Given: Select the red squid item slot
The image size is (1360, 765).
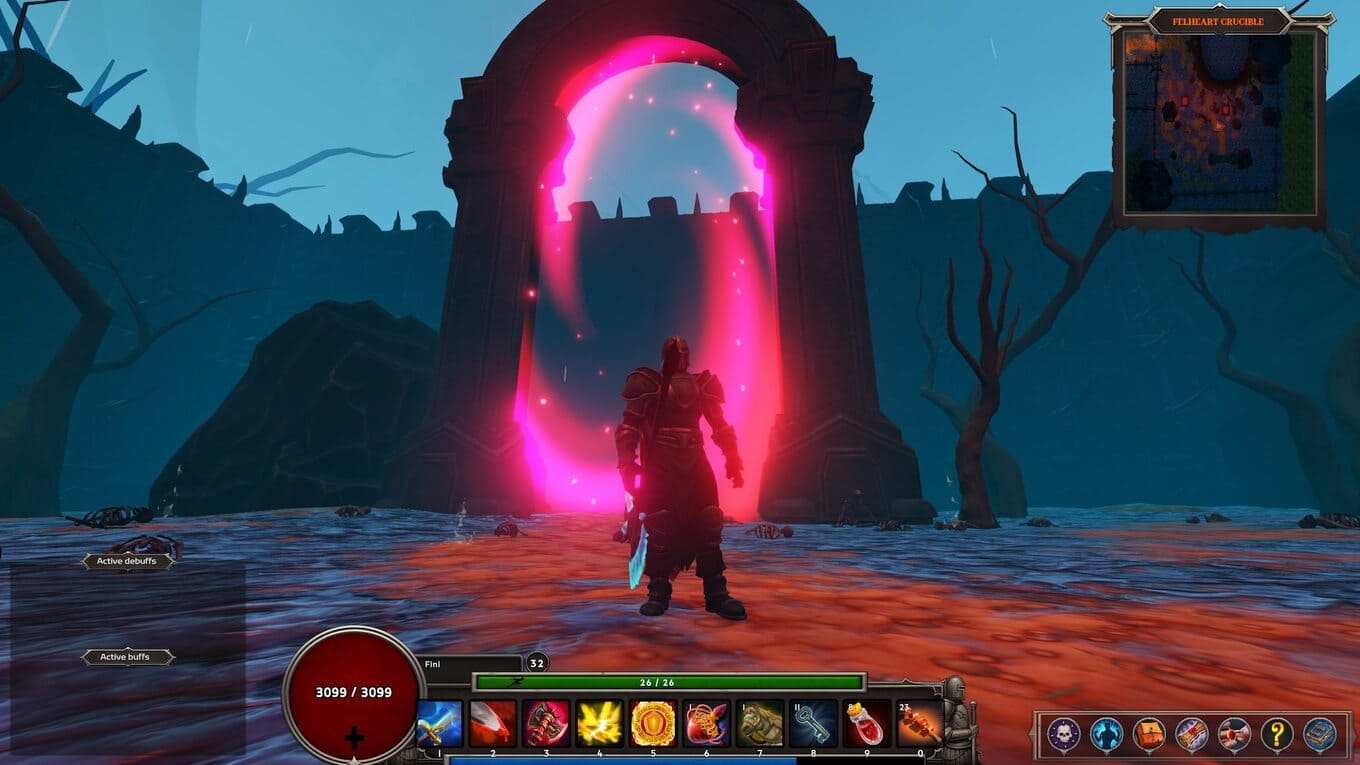Looking at the screenshot, I should pos(706,723).
